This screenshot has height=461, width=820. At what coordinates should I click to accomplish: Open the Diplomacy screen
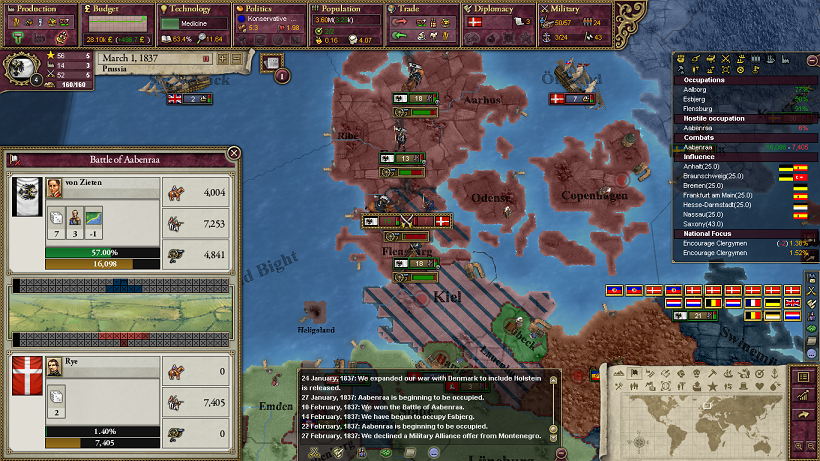click(x=499, y=9)
